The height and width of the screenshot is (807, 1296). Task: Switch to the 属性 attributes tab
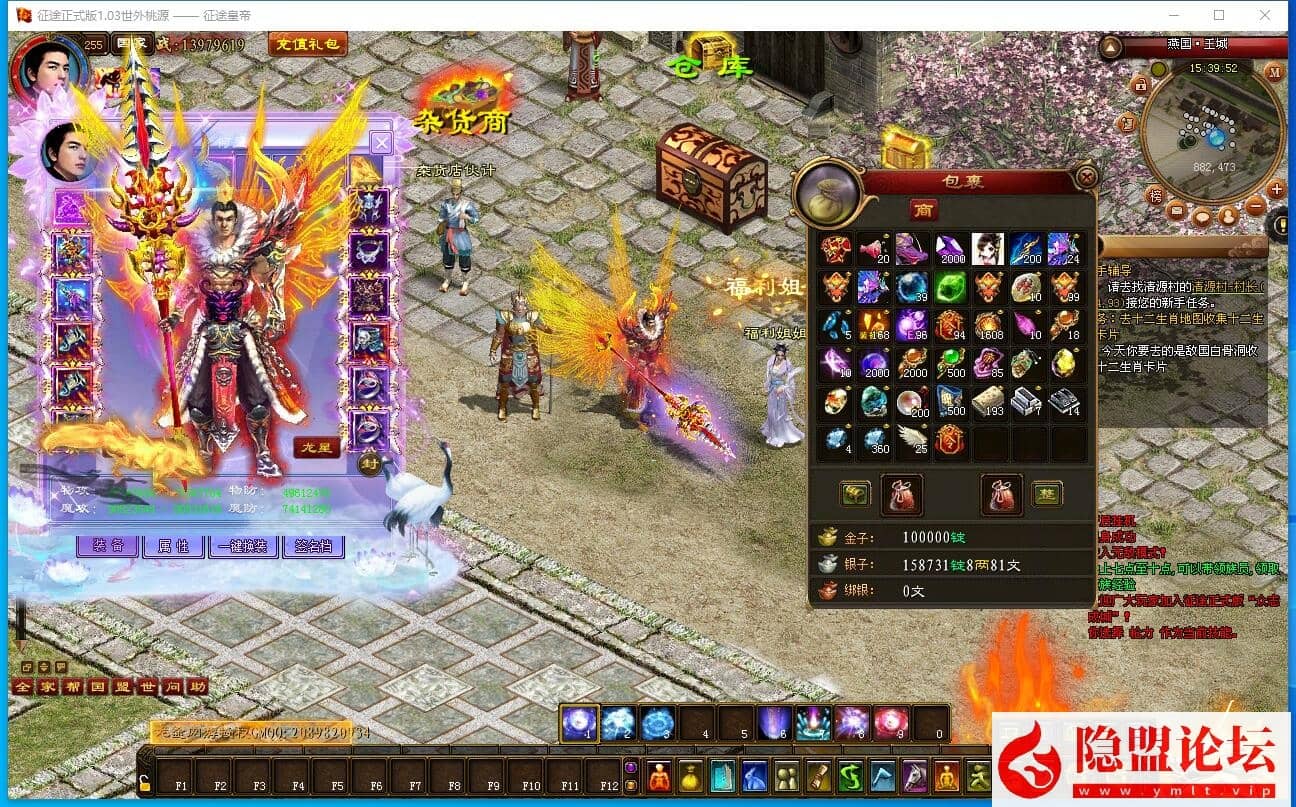175,546
